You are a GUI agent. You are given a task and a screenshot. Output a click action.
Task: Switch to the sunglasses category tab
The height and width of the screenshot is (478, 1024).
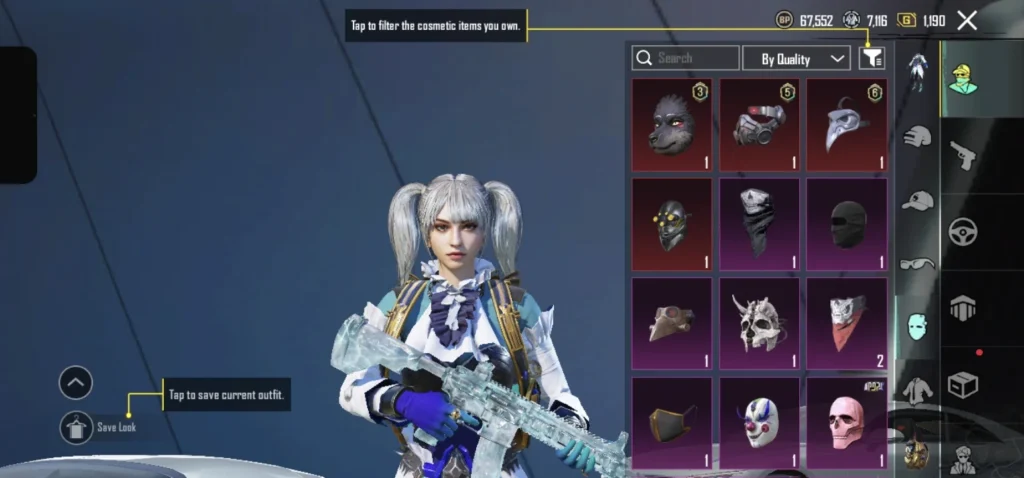click(917, 264)
